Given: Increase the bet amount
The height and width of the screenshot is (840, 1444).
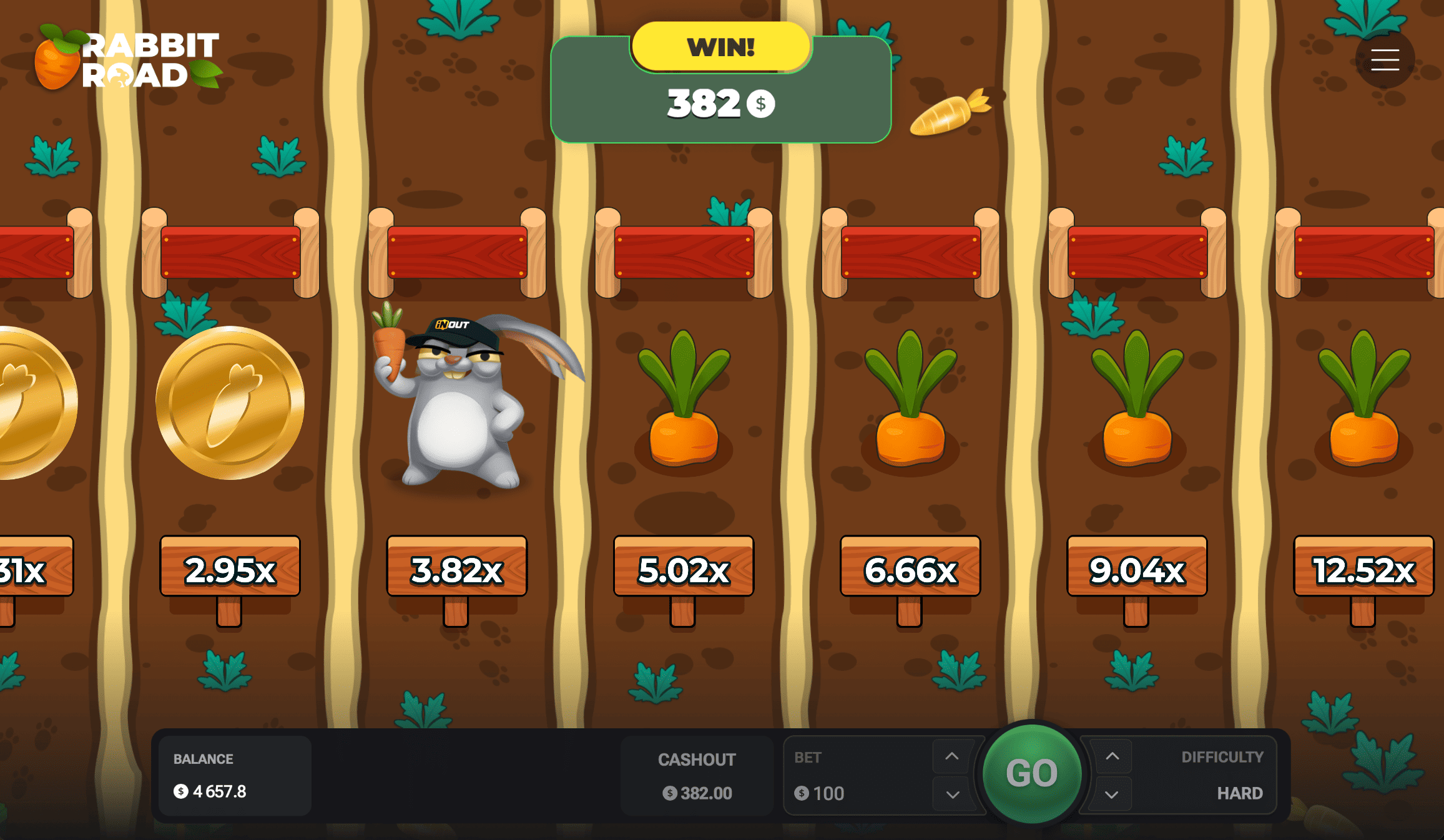Looking at the screenshot, I should tap(951, 756).
